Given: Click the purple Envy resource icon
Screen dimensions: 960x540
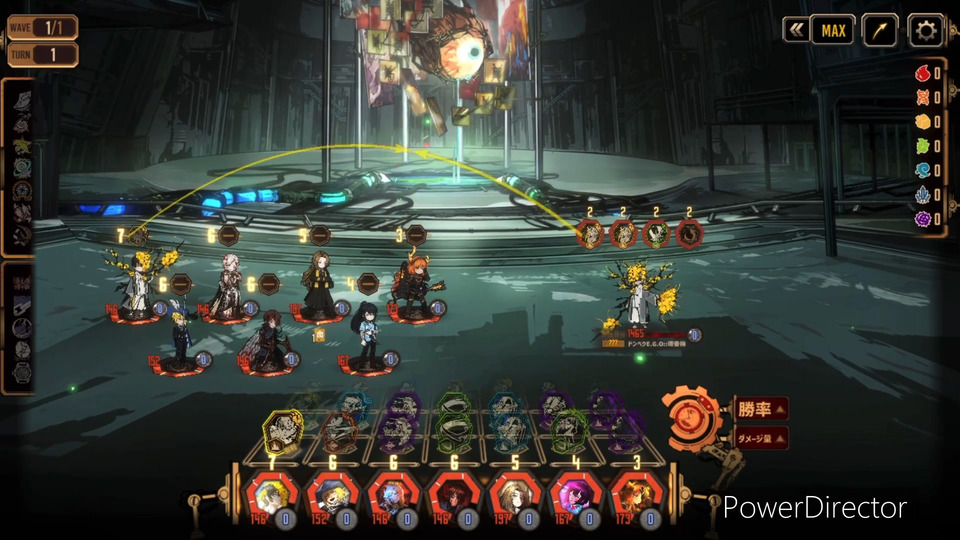Looking at the screenshot, I should coord(923,219).
